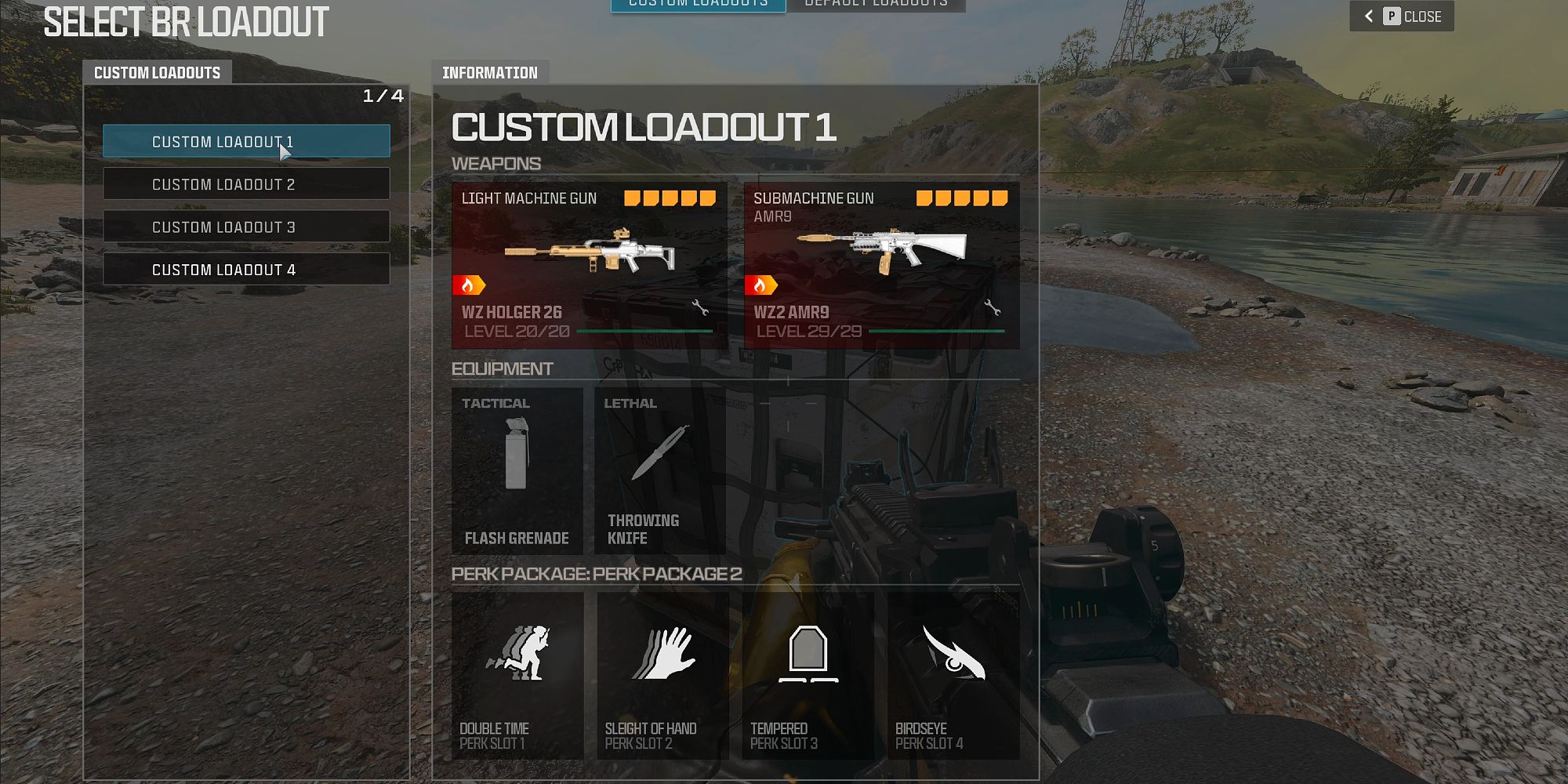Viewport: 1568px width, 784px height.
Task: Close the loadout selection screen
Action: 1402,16
